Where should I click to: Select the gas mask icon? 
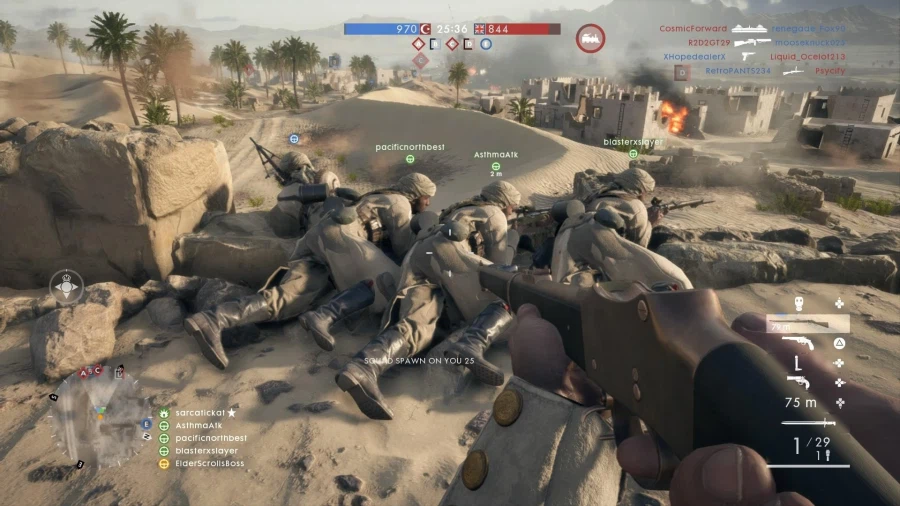(x=799, y=303)
